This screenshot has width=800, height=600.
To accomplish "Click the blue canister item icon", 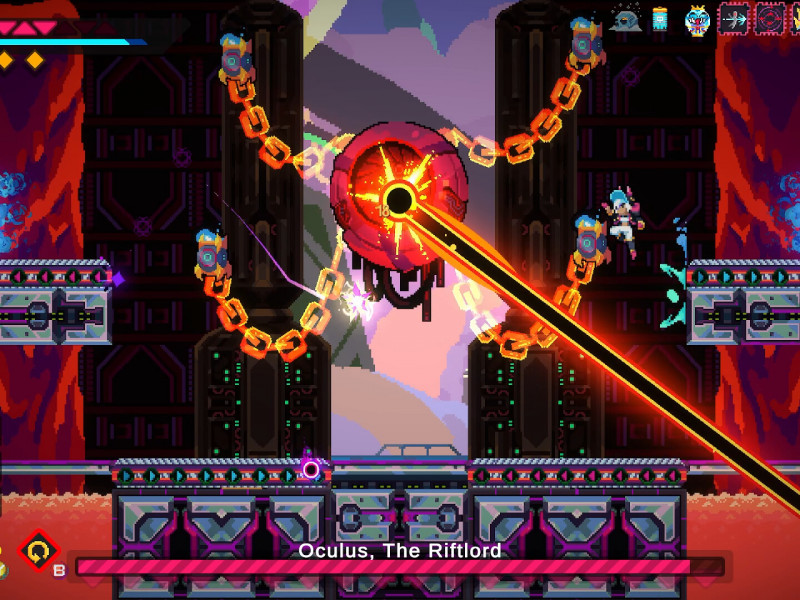I will point(660,19).
